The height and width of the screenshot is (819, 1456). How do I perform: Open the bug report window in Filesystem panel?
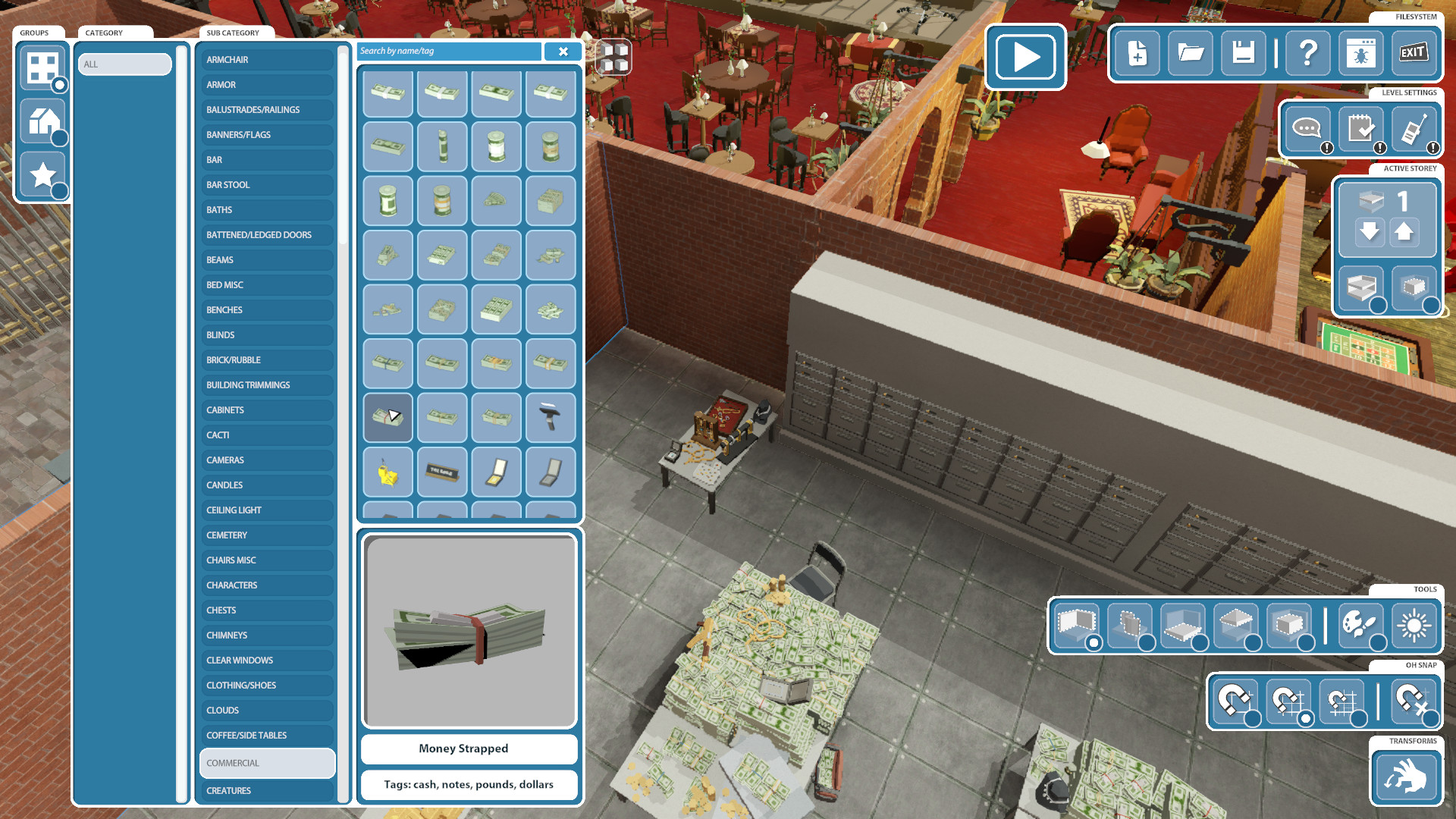click(x=1360, y=54)
